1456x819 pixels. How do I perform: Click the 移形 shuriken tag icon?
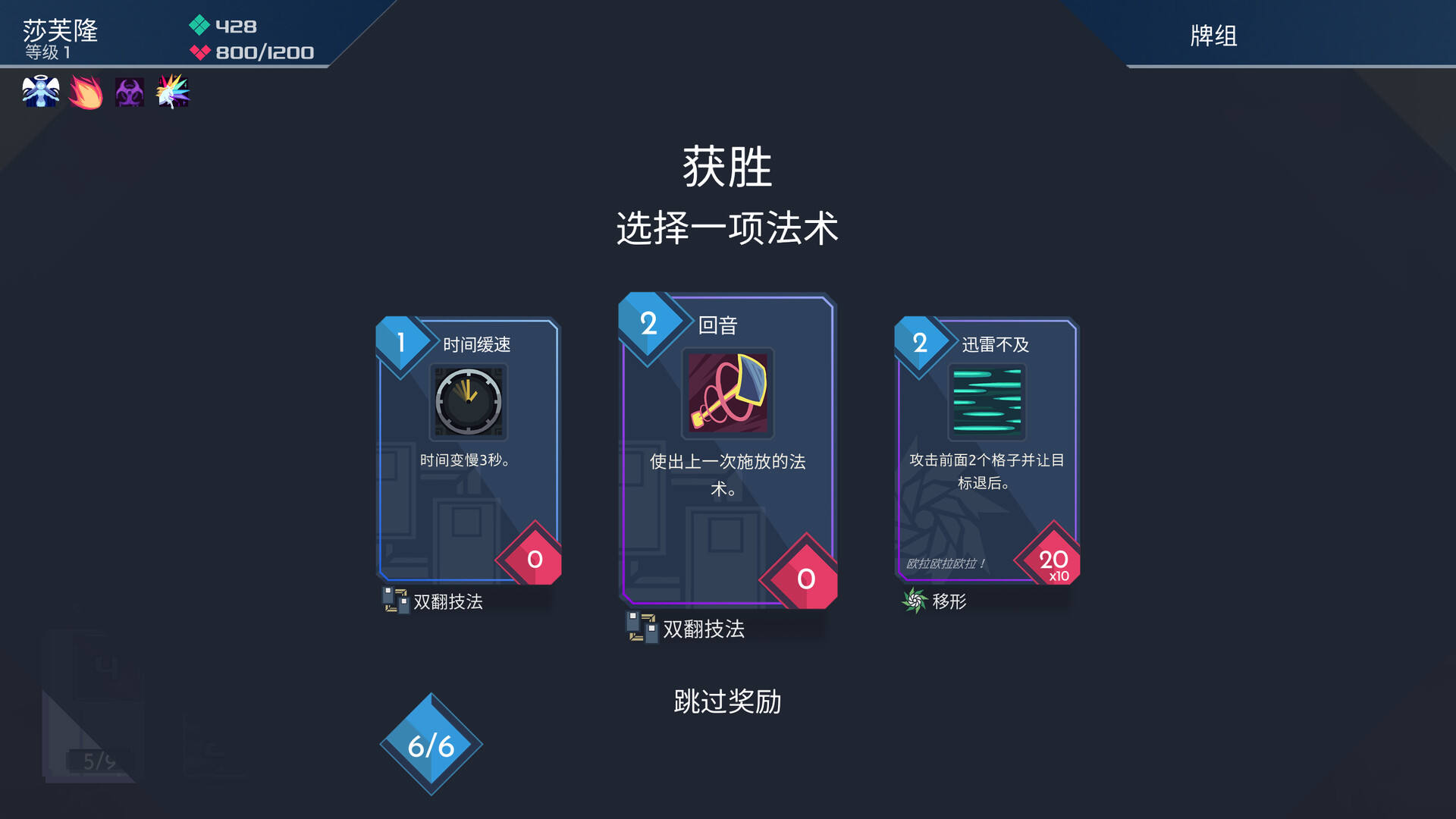[913, 601]
